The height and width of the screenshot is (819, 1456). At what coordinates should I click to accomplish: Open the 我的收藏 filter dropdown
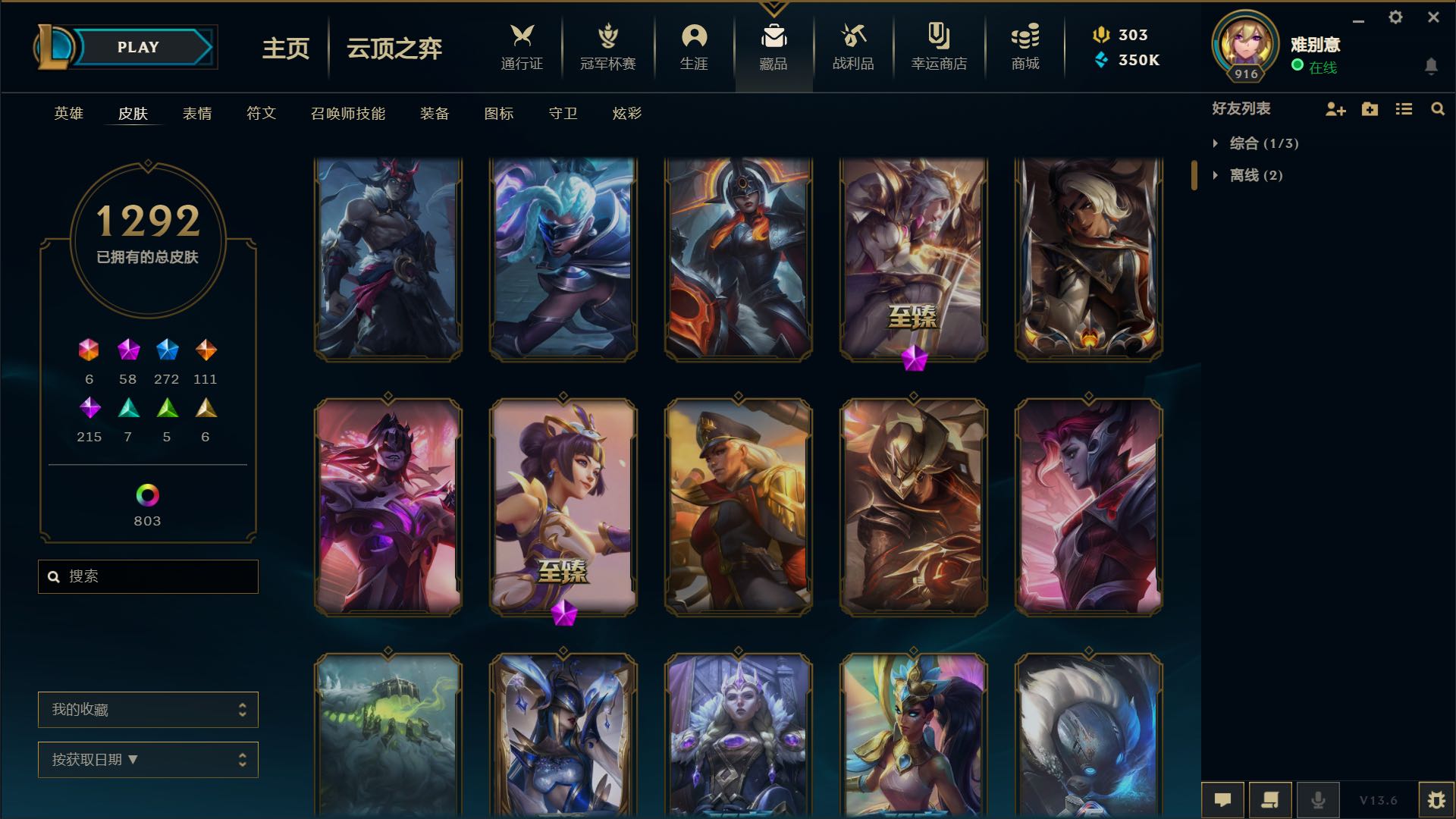click(148, 710)
